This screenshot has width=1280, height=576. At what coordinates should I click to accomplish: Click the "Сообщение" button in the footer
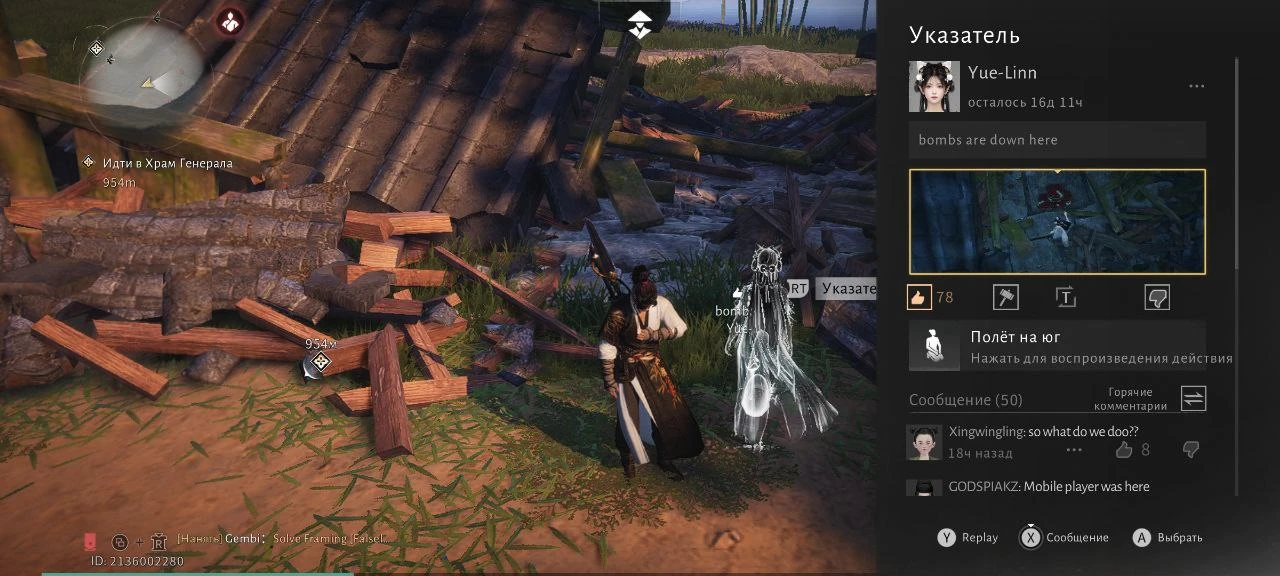coord(1065,537)
